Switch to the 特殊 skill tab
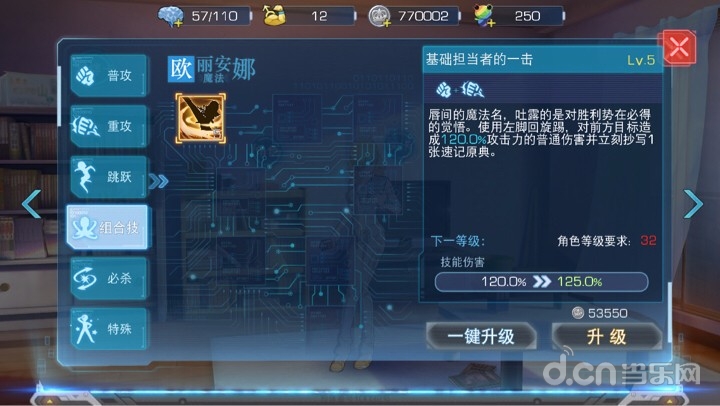Viewport: 720px width, 406px height. (108, 329)
